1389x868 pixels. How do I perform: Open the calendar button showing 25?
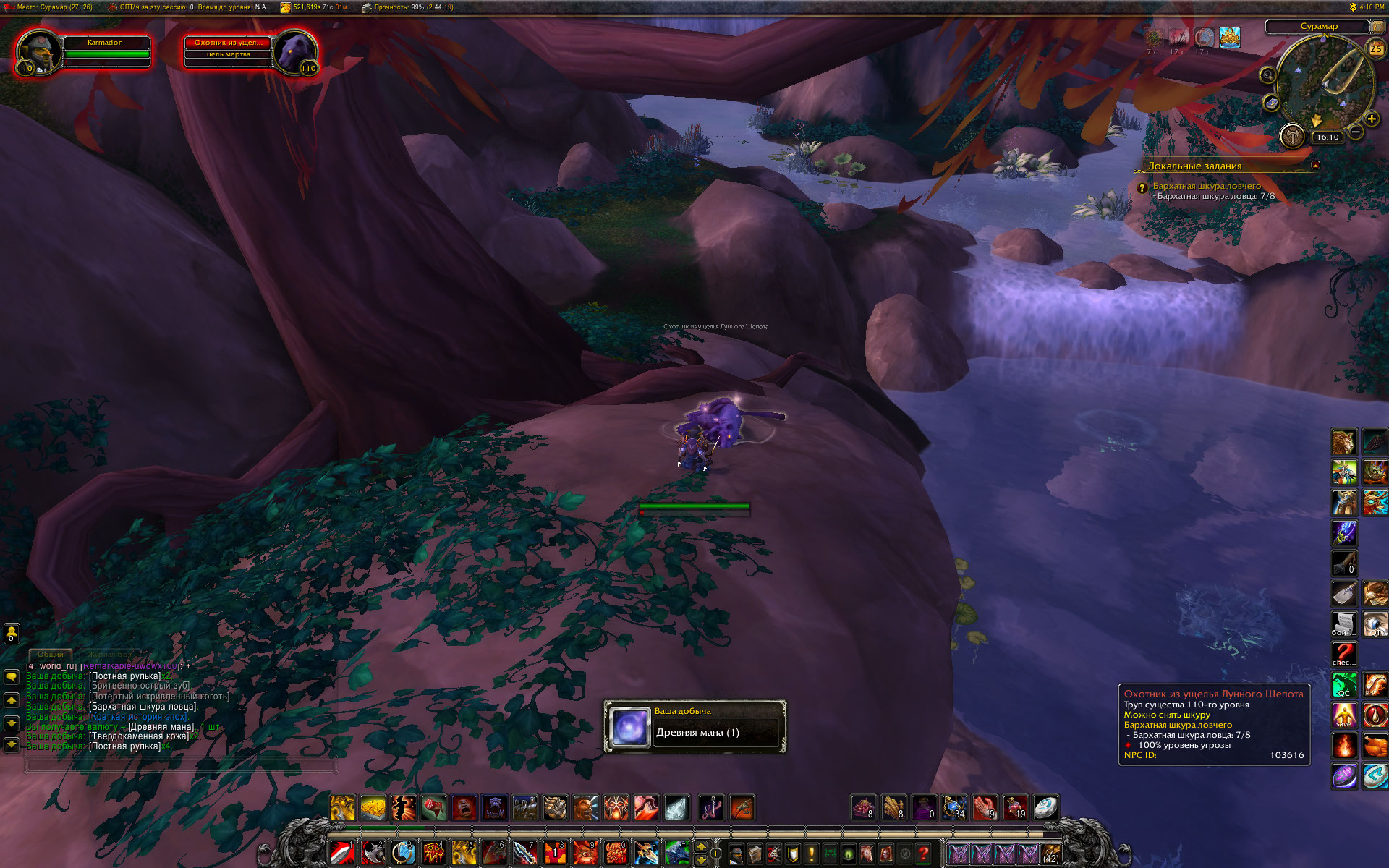point(1375,49)
